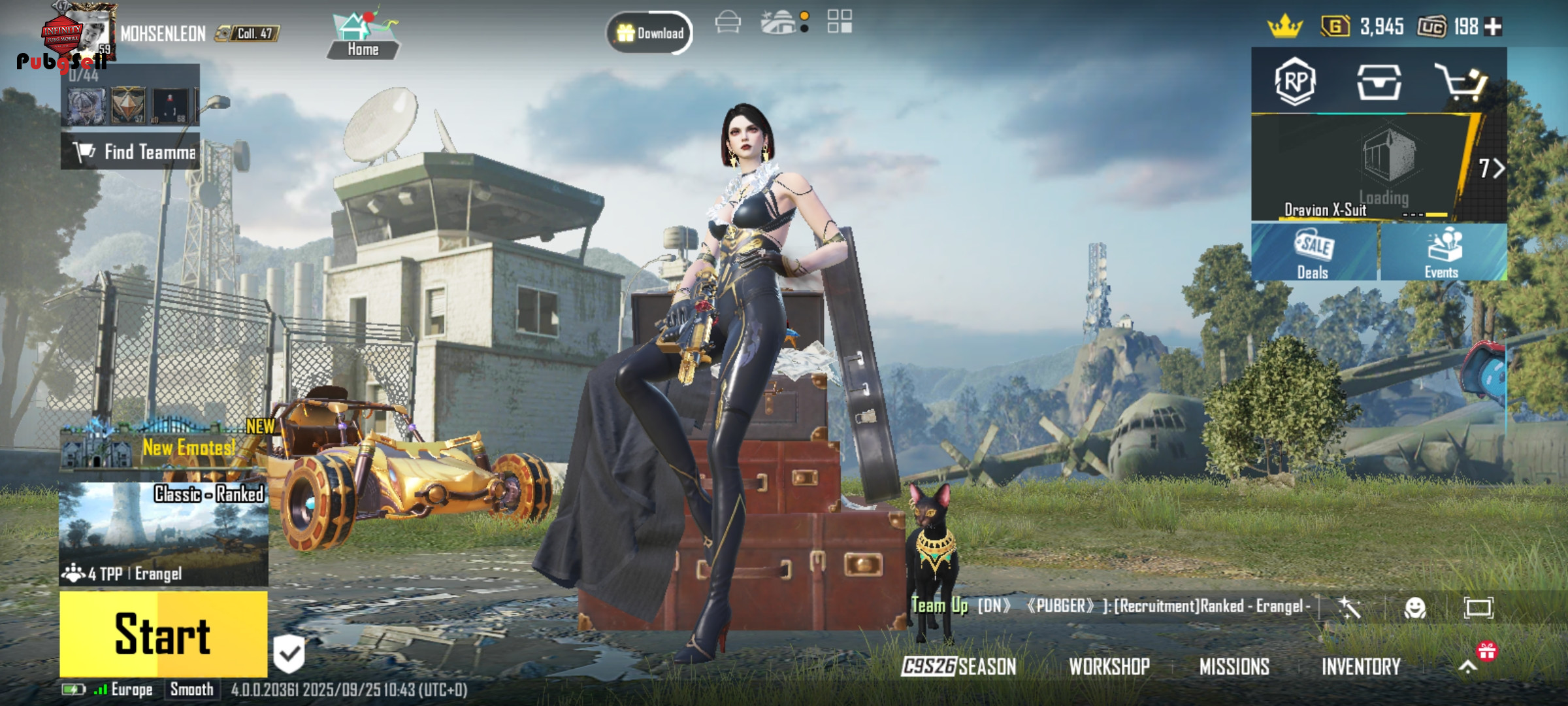Open the Missions menu

[x=1234, y=666]
